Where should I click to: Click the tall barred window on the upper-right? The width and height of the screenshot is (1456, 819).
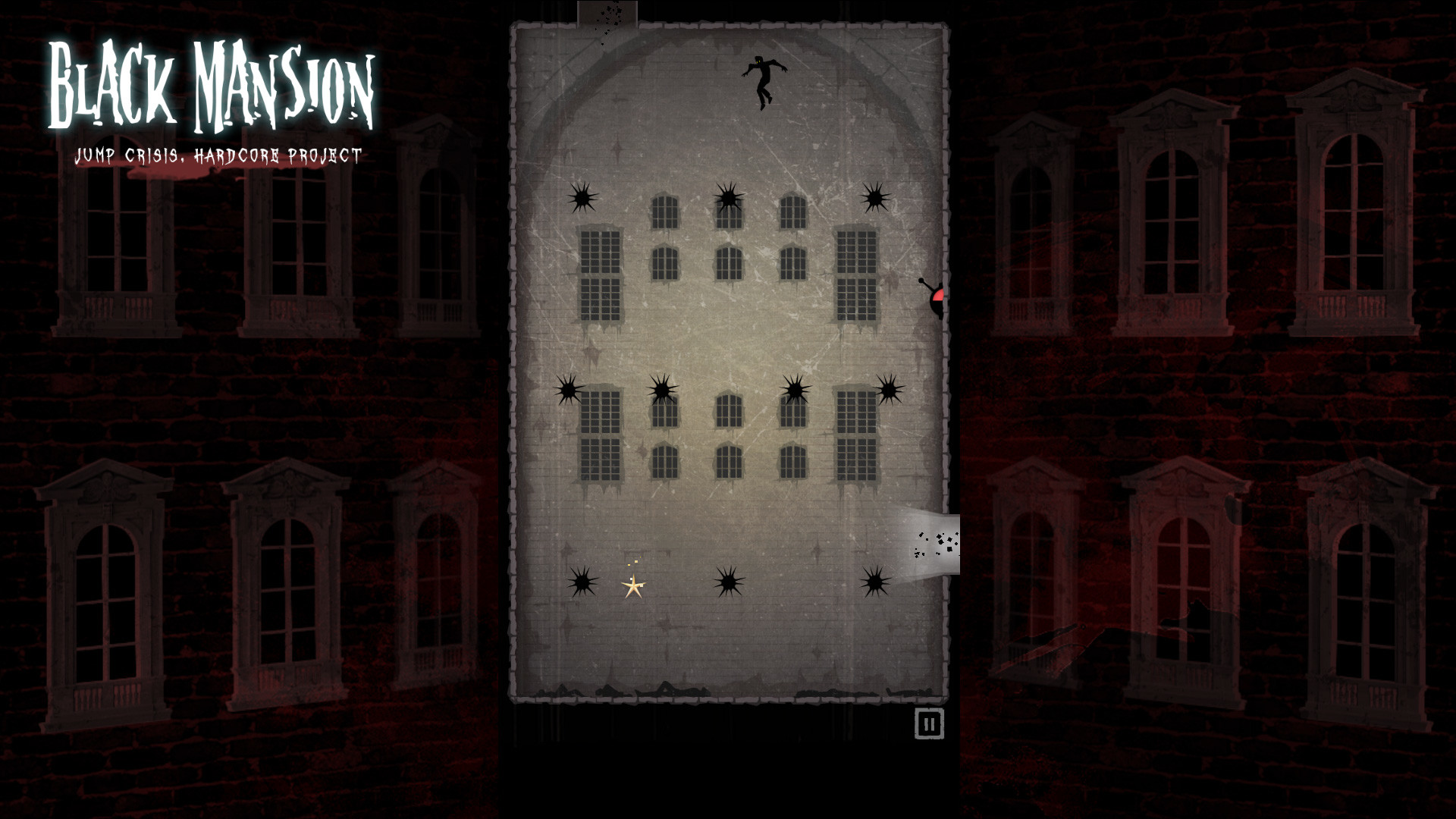857,273
